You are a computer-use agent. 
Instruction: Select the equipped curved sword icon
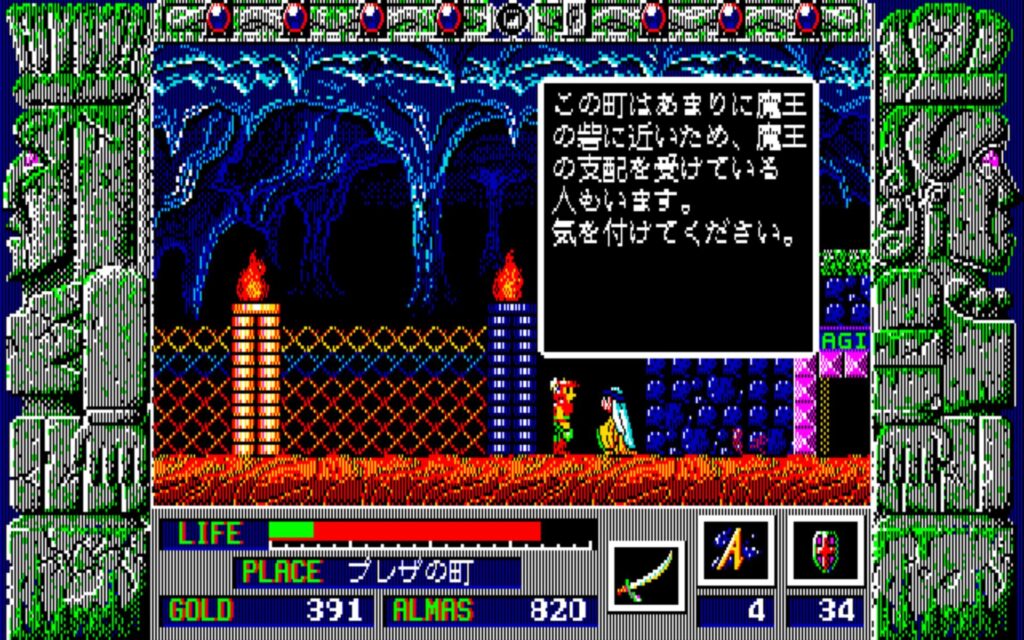(x=647, y=575)
